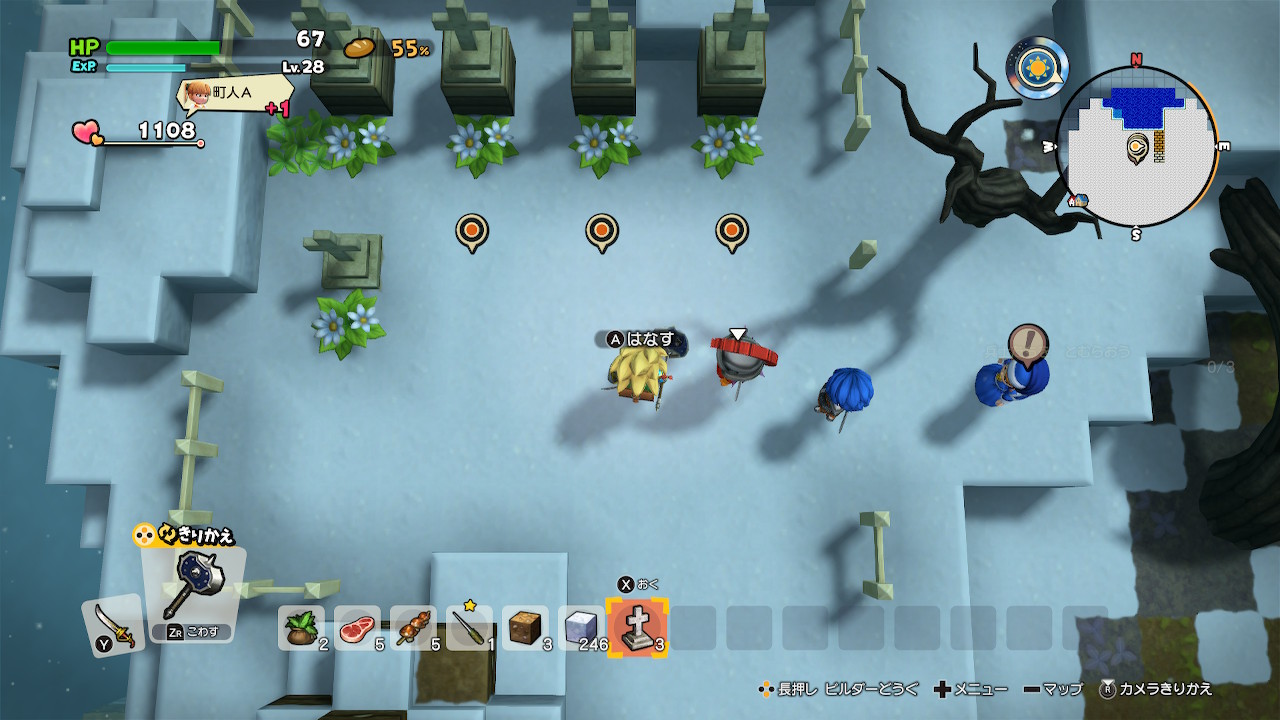The image size is (1280, 720).
Task: Click the bread hunger icon
Action: coord(360,48)
